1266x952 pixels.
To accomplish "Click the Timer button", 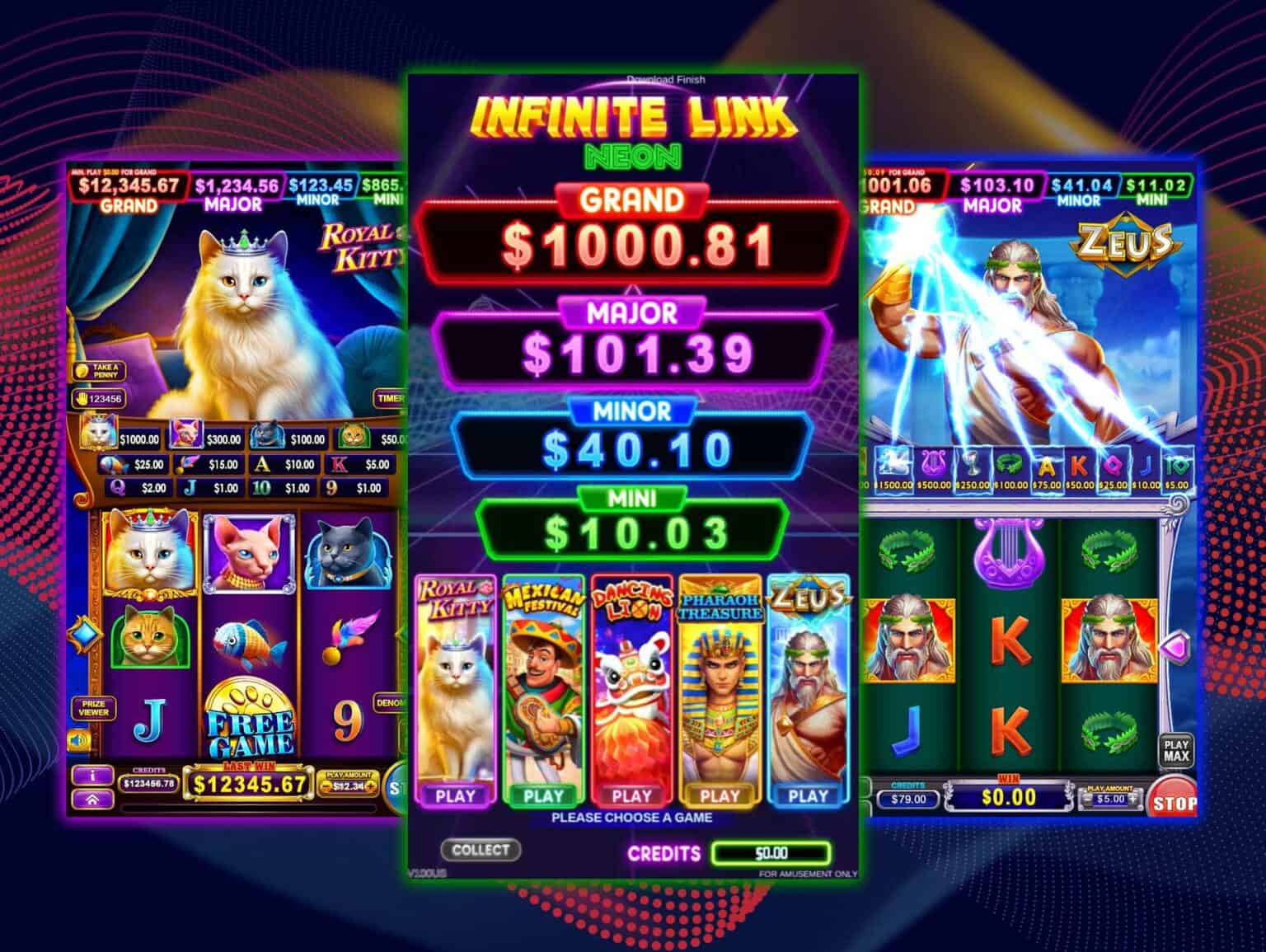I will coord(390,398).
